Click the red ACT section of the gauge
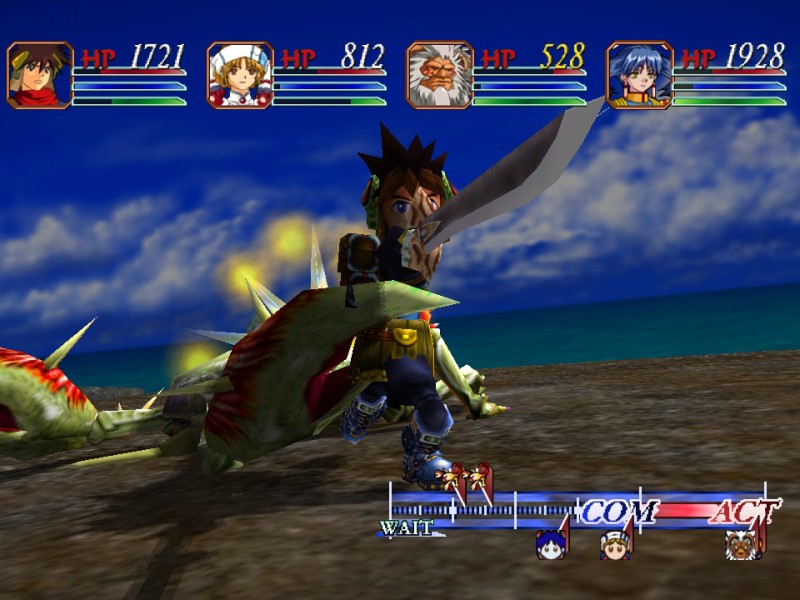 (x=742, y=512)
